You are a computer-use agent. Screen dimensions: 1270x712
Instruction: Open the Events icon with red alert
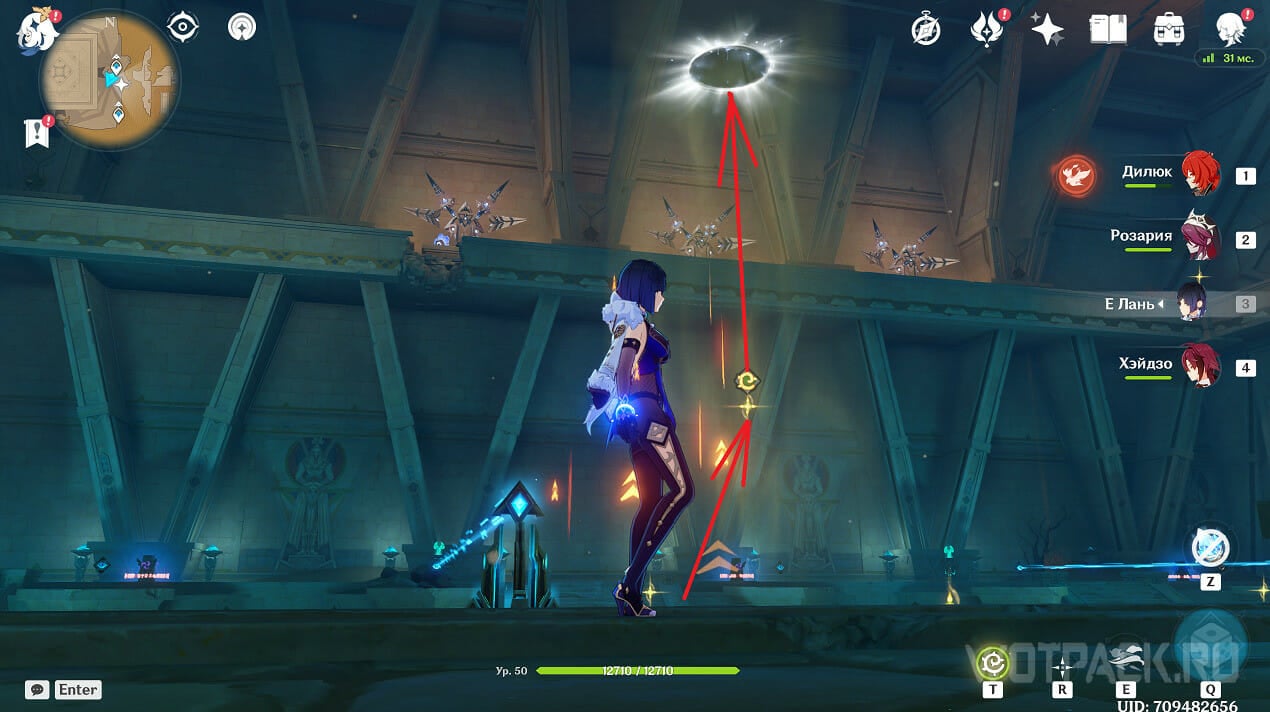(x=987, y=30)
